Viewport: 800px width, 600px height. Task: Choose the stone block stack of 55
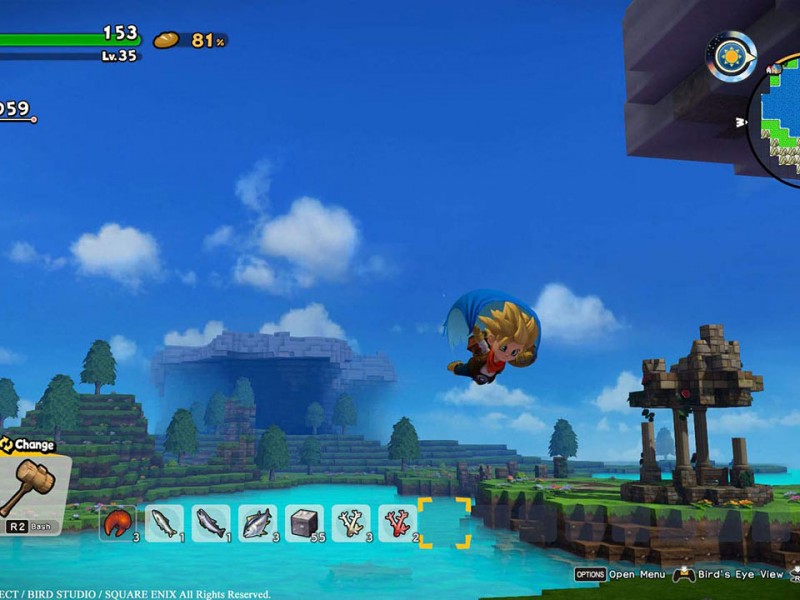point(304,523)
